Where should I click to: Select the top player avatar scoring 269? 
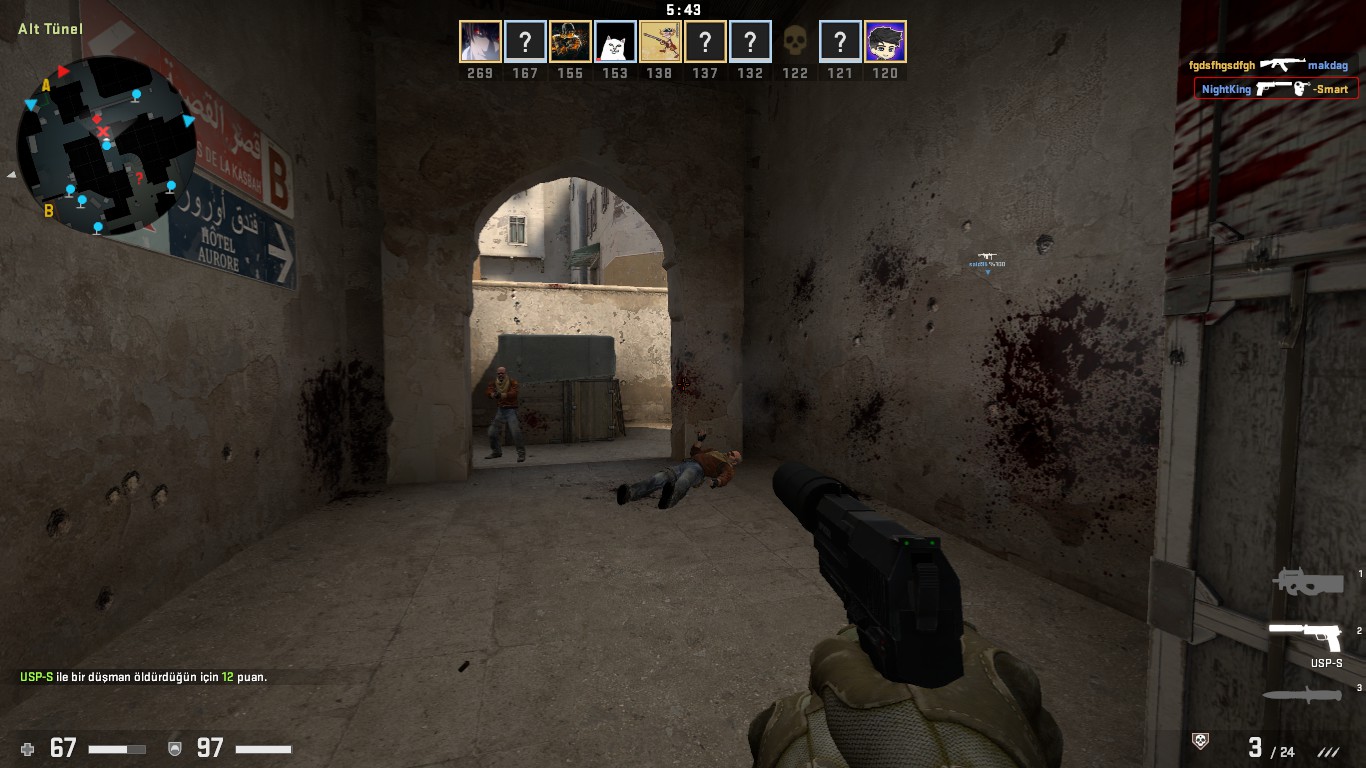(x=480, y=42)
